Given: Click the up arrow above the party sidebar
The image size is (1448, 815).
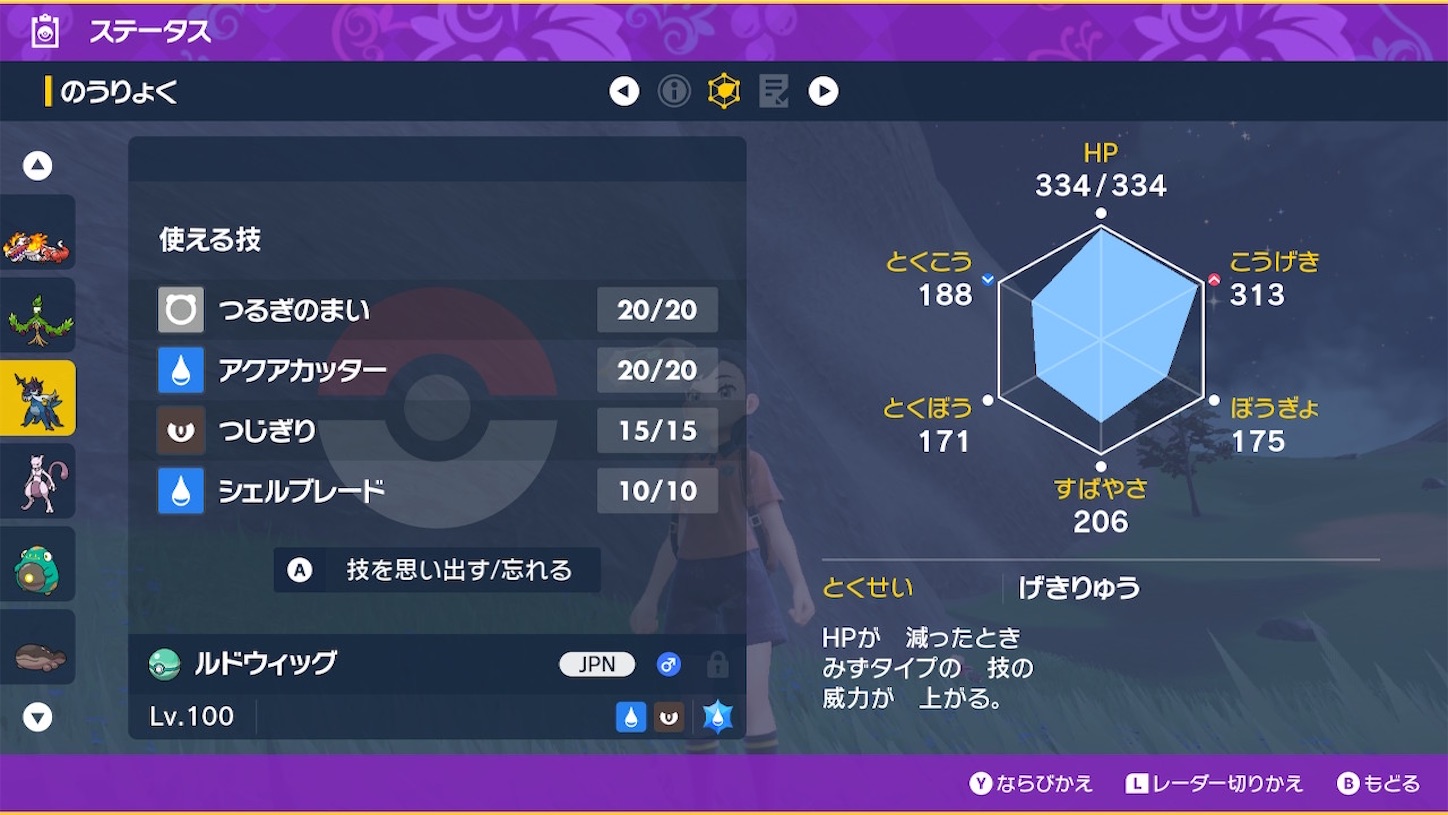Looking at the screenshot, I should tap(38, 165).
